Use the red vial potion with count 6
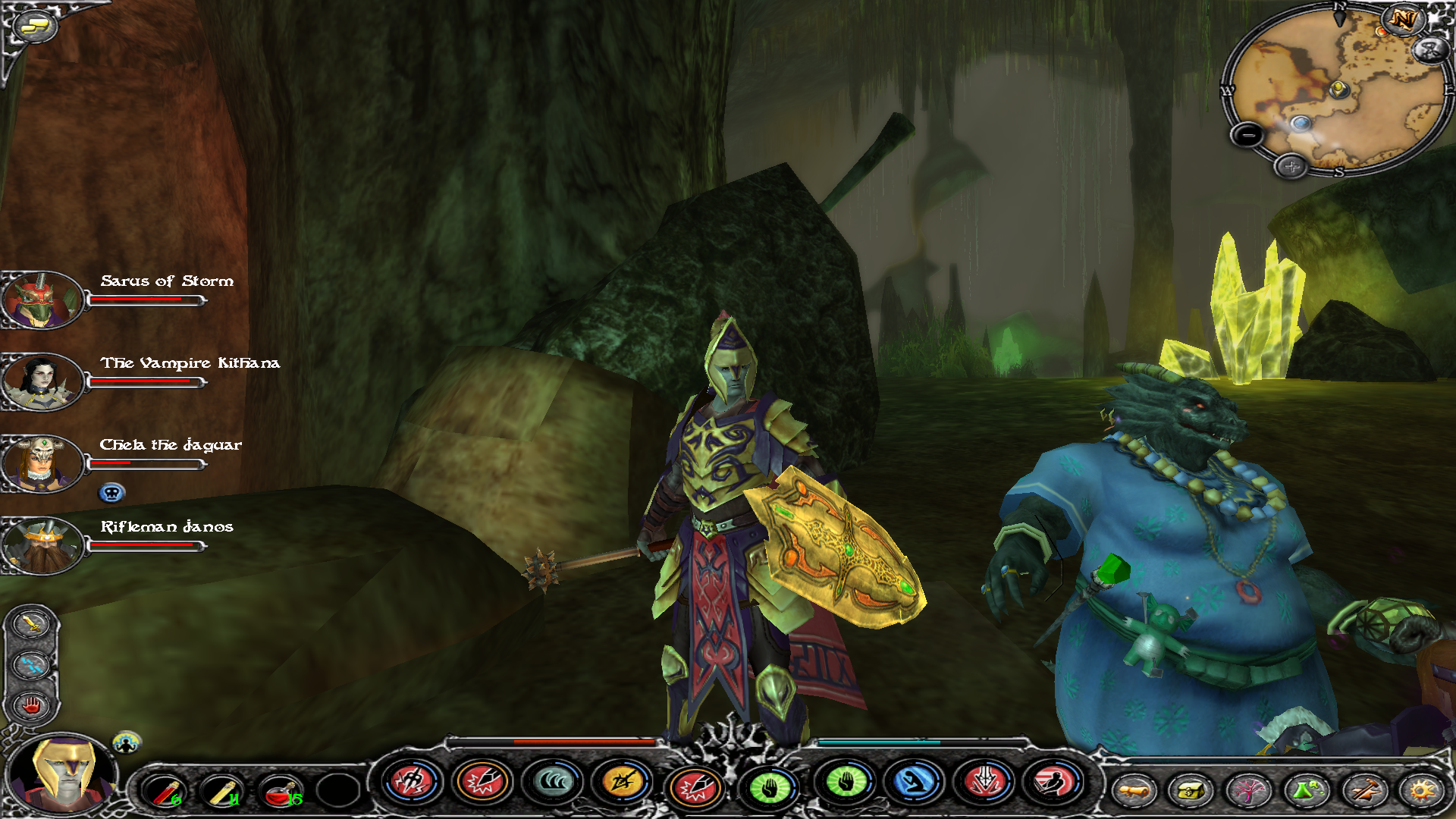The height and width of the screenshot is (819, 1456). tap(165, 791)
